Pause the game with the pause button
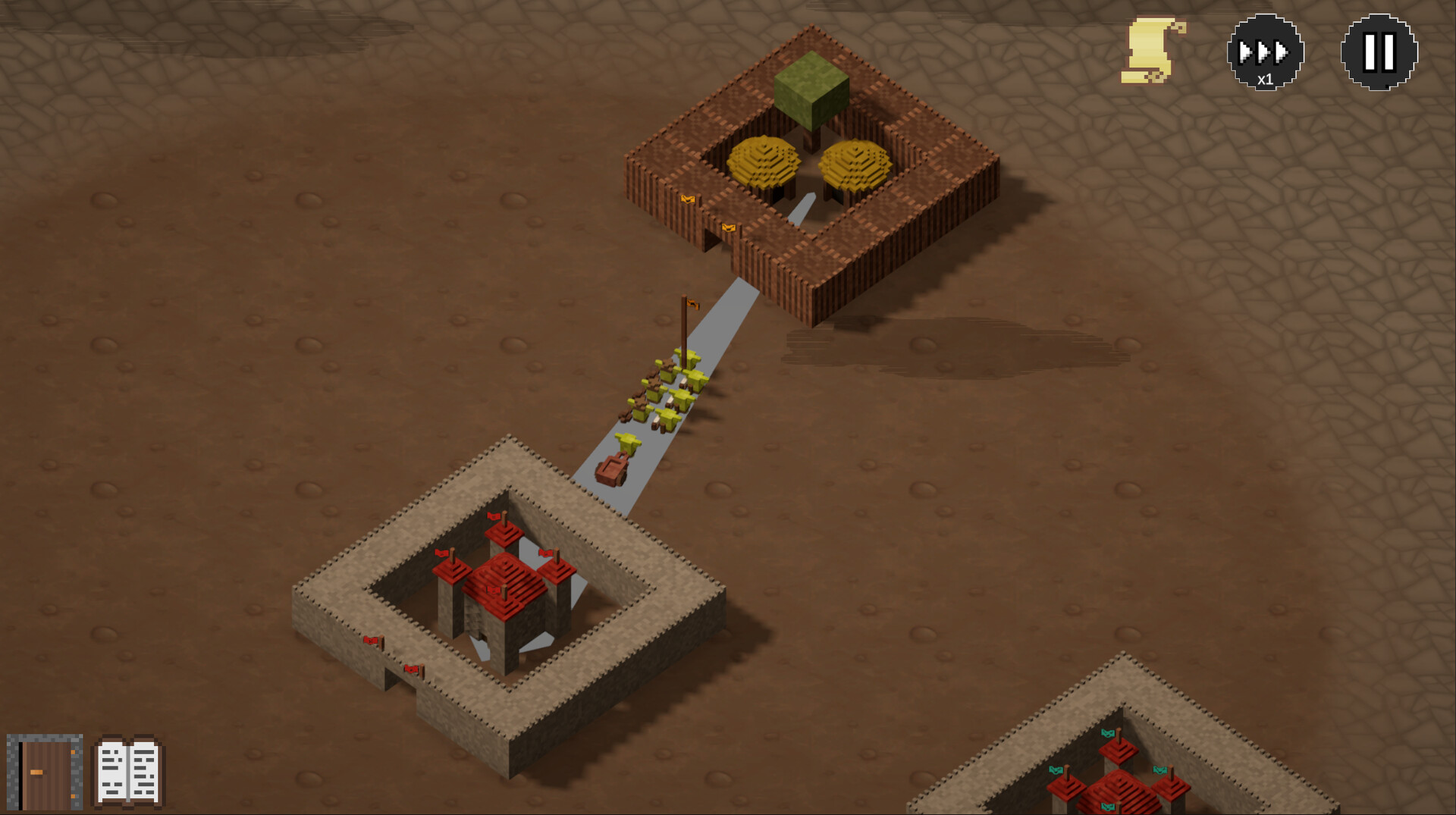 pos(1379,52)
